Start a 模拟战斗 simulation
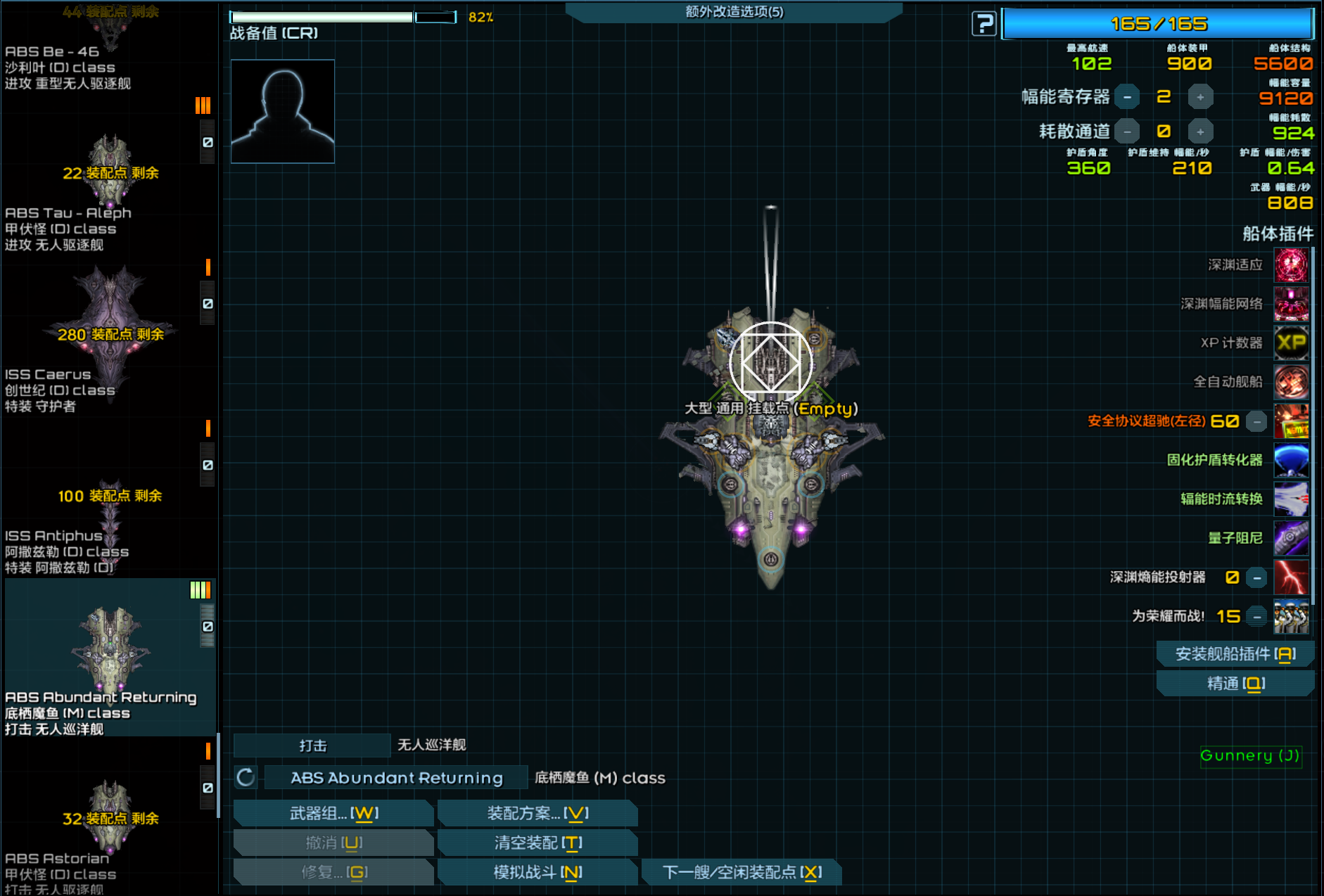The width and height of the screenshot is (1324, 896). coord(537,872)
